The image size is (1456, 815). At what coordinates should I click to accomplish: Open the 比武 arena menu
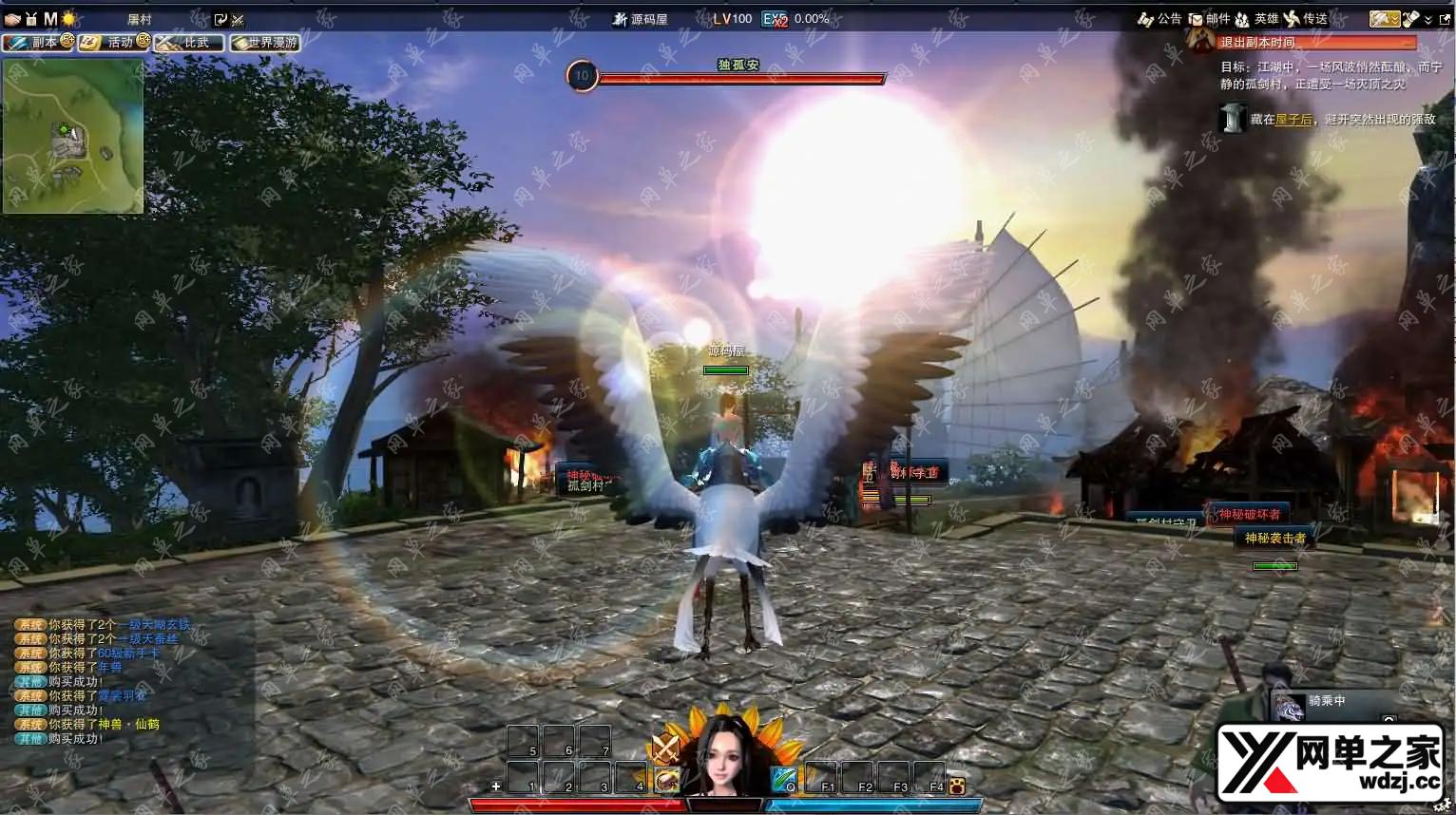189,43
